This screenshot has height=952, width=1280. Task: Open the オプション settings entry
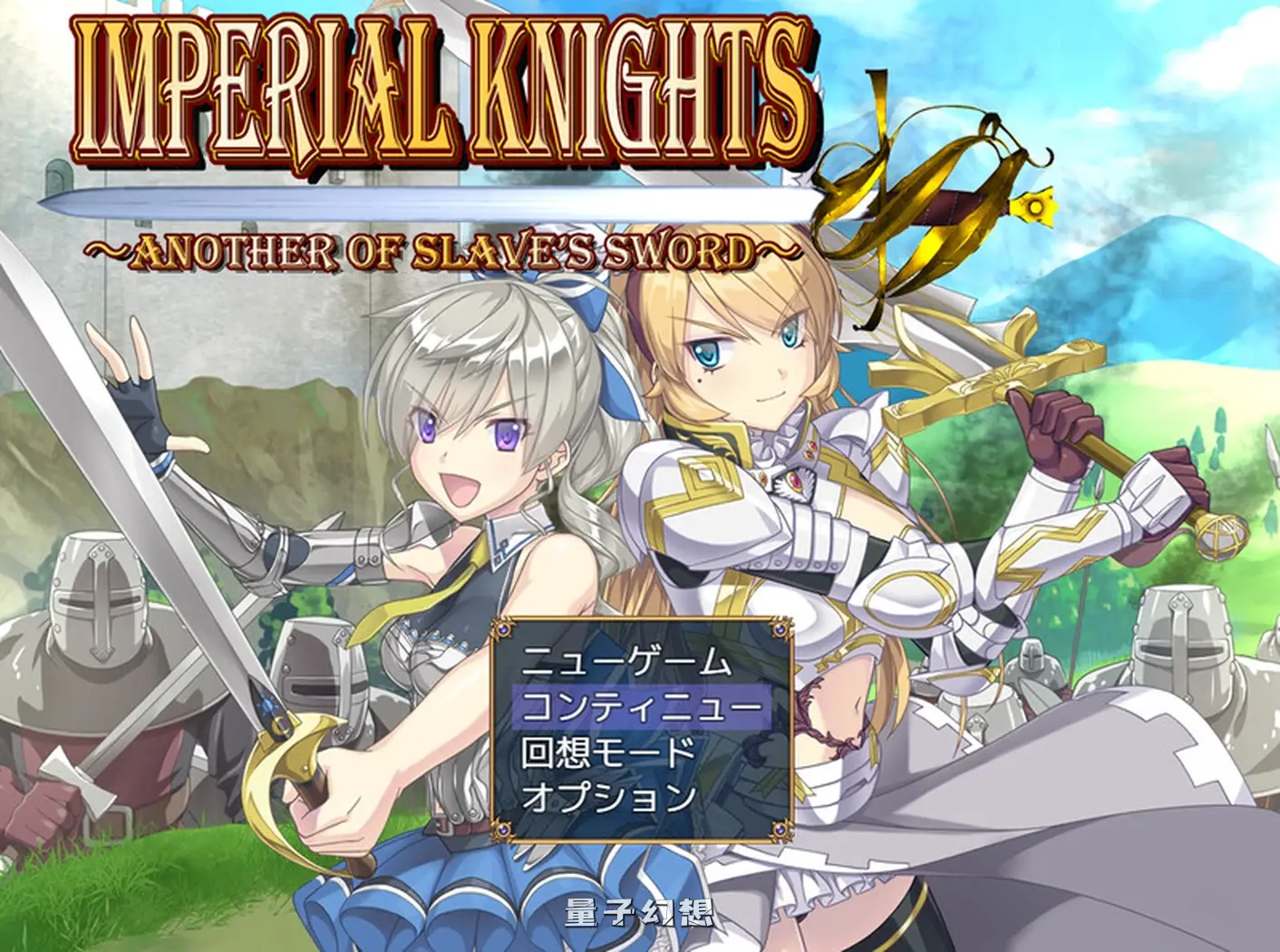click(x=609, y=797)
